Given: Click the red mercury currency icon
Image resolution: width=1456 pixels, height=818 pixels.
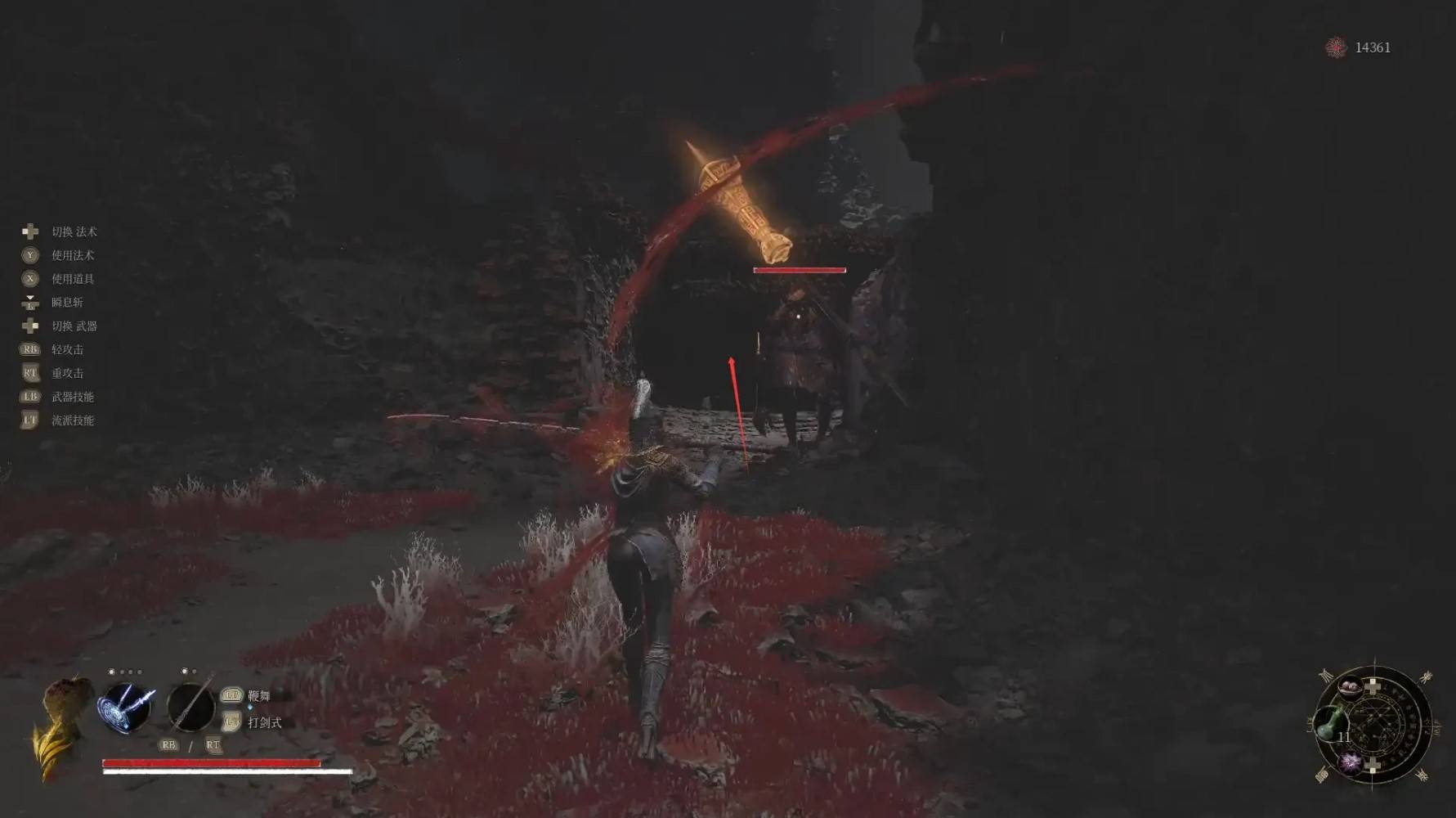Looking at the screenshot, I should [x=1336, y=47].
